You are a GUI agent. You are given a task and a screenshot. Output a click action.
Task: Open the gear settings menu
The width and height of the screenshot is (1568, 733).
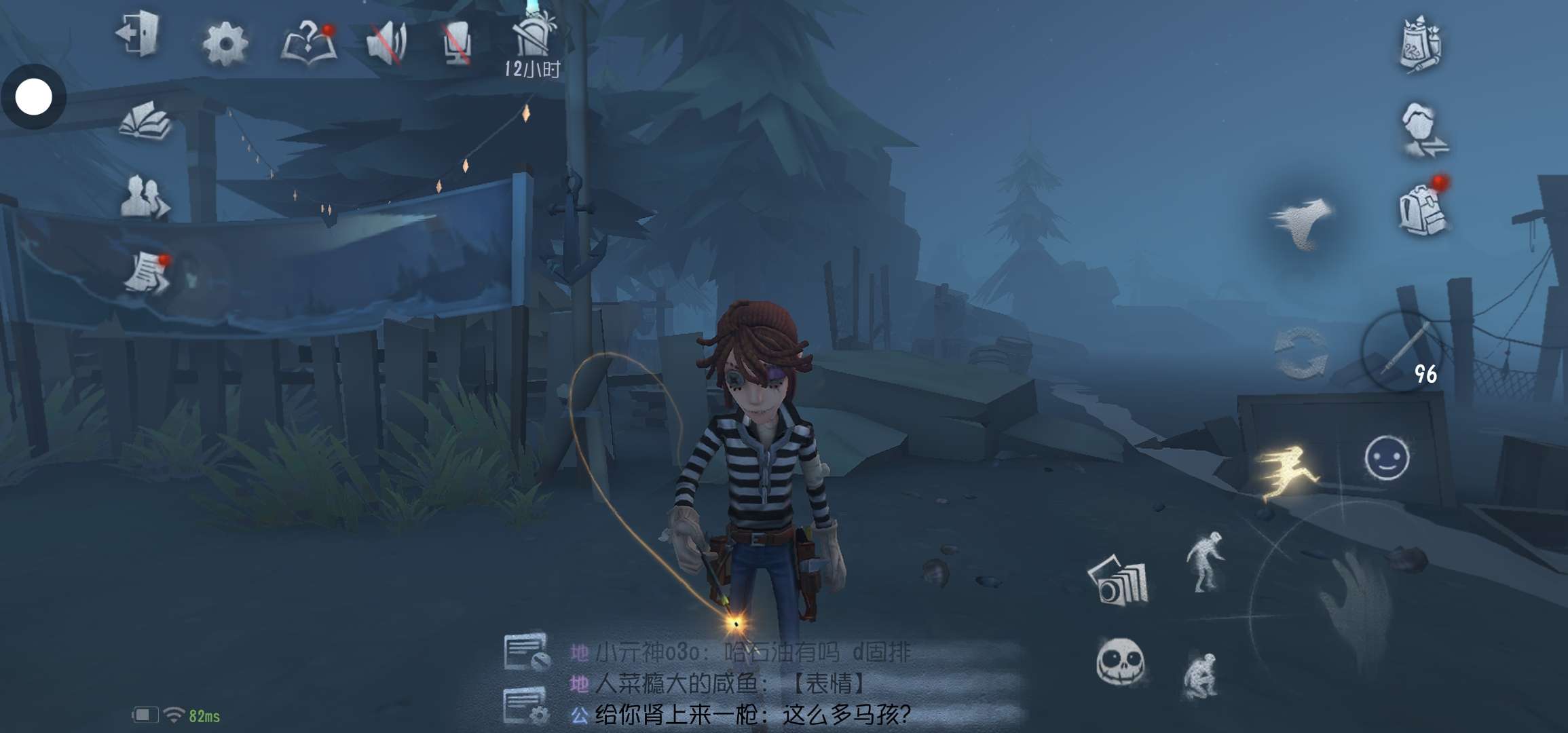click(225, 44)
